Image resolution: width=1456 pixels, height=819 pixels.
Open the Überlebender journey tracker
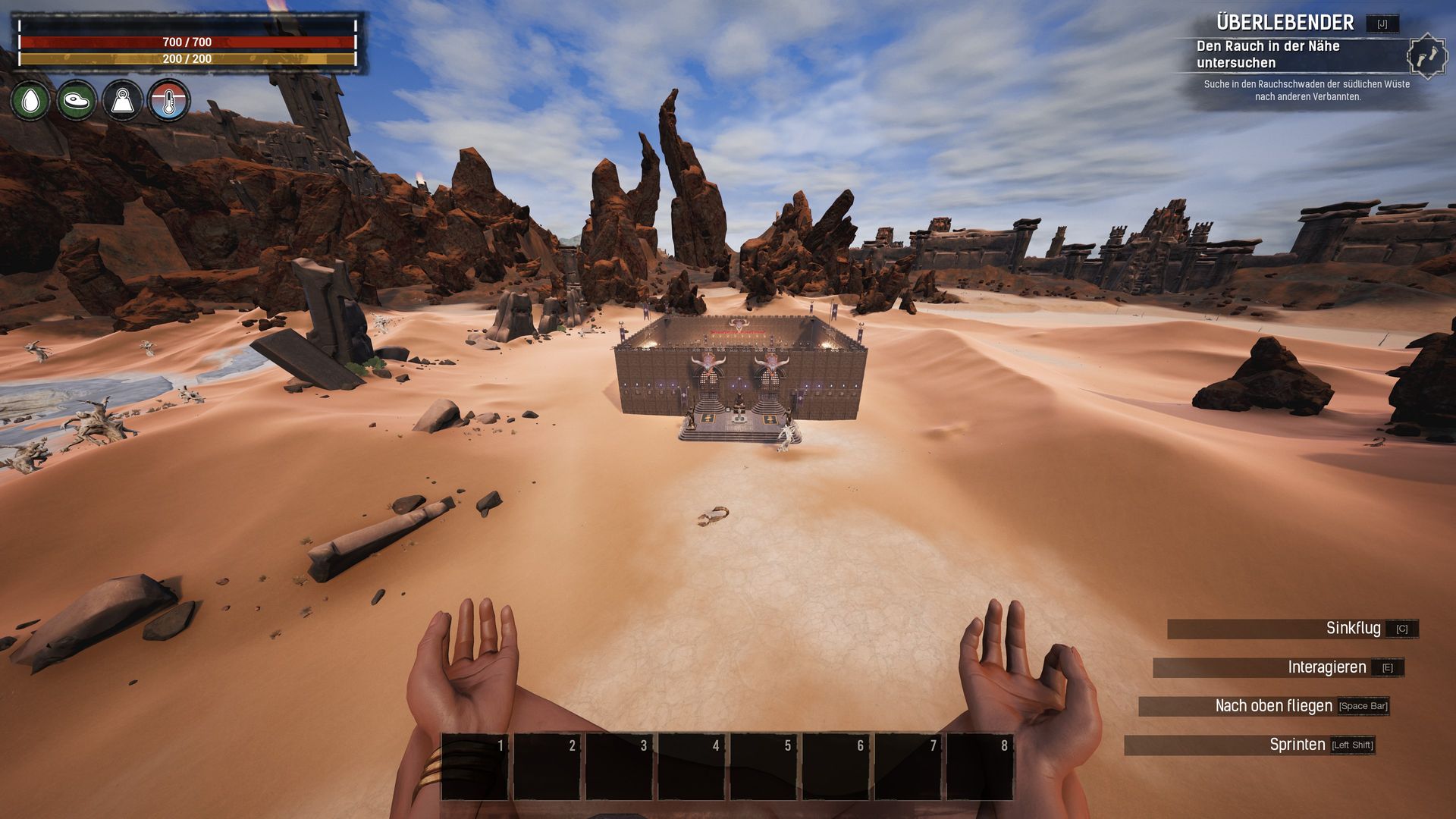click(1285, 23)
